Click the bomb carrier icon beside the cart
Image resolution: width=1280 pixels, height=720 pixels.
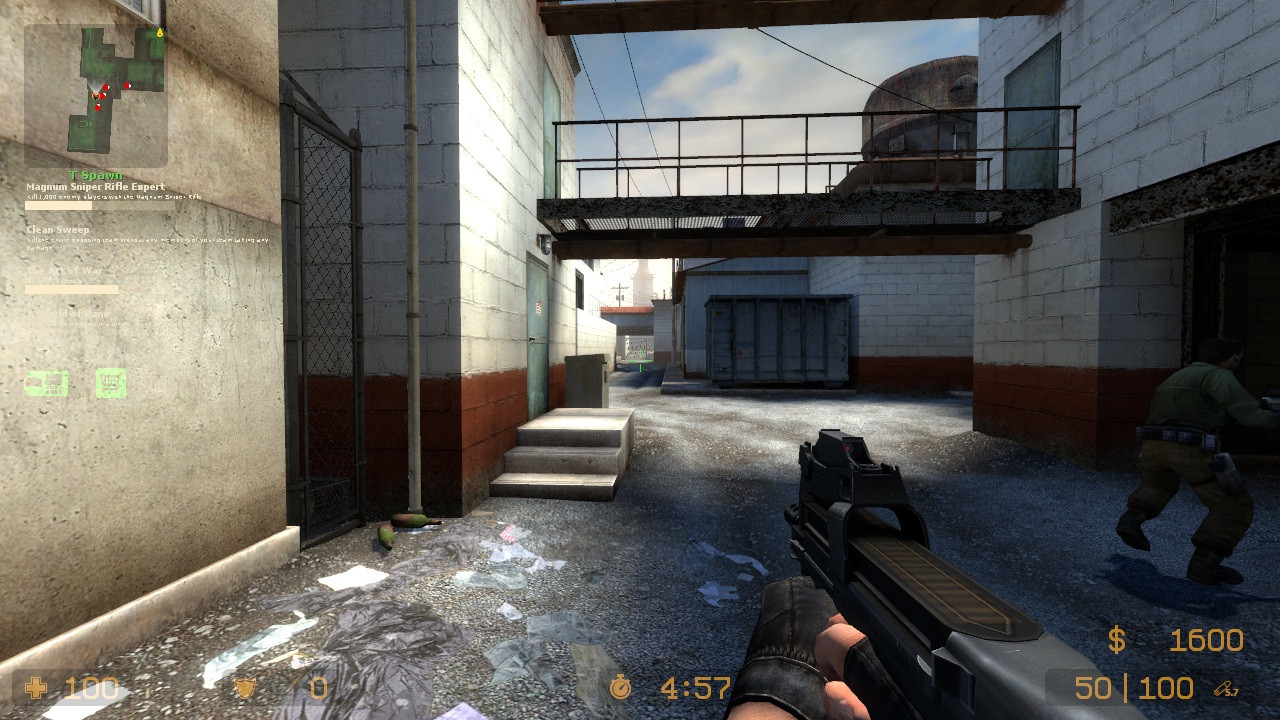[x=46, y=382]
